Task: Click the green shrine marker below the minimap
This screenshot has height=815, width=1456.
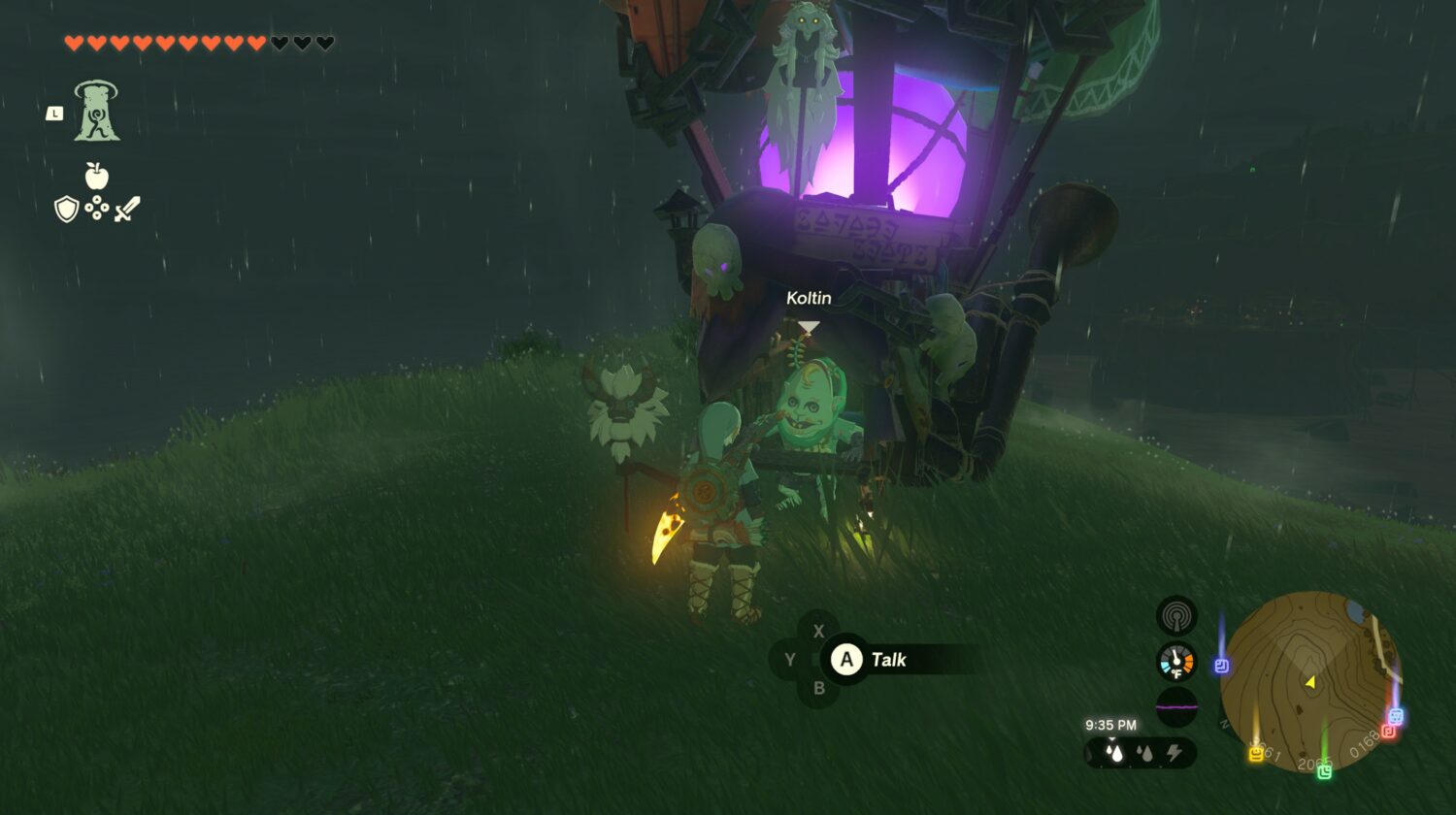Action: point(1326,770)
